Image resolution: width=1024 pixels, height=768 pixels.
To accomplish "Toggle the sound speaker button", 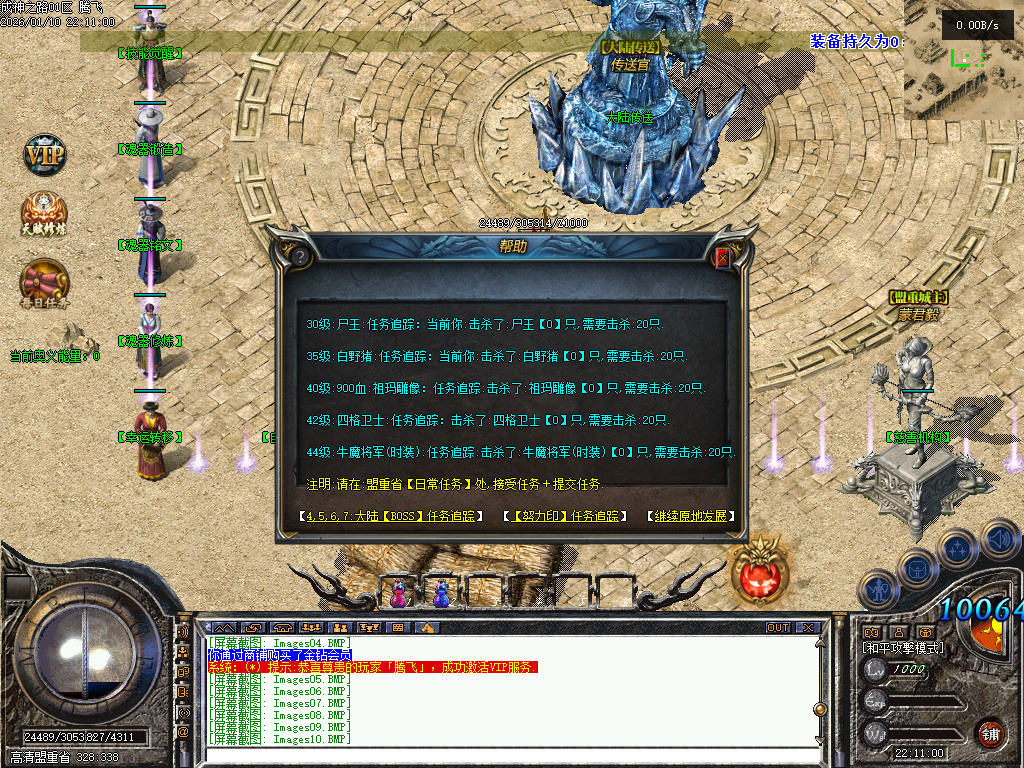I will coord(999,540).
